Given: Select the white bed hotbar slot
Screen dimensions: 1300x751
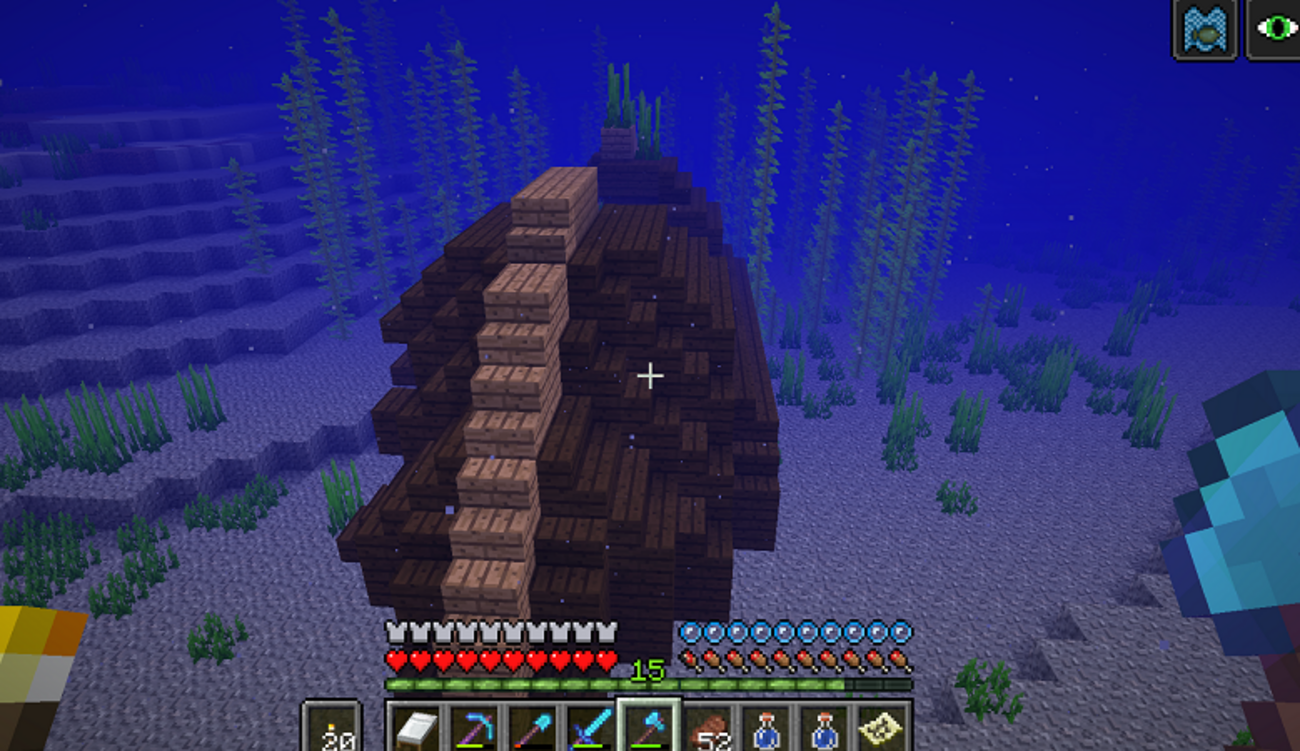Looking at the screenshot, I should 415,729.
